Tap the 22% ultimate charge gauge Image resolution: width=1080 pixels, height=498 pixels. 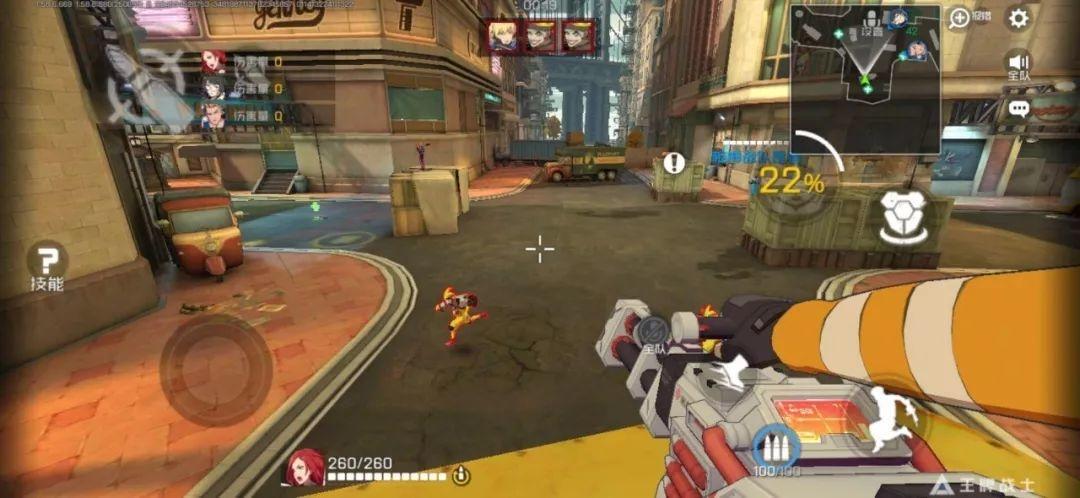(x=790, y=182)
